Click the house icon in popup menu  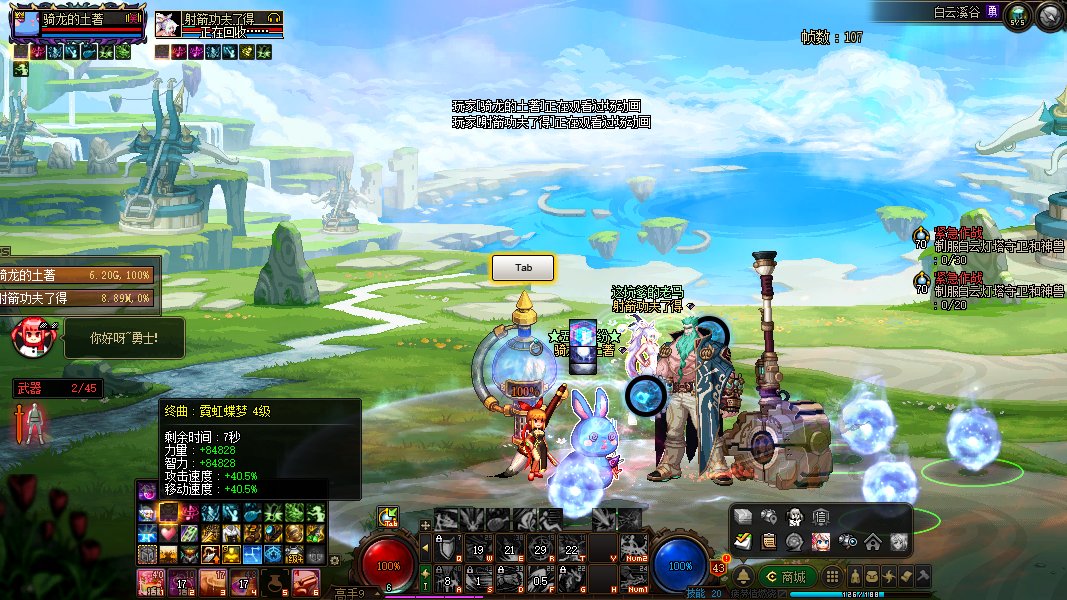[873, 542]
